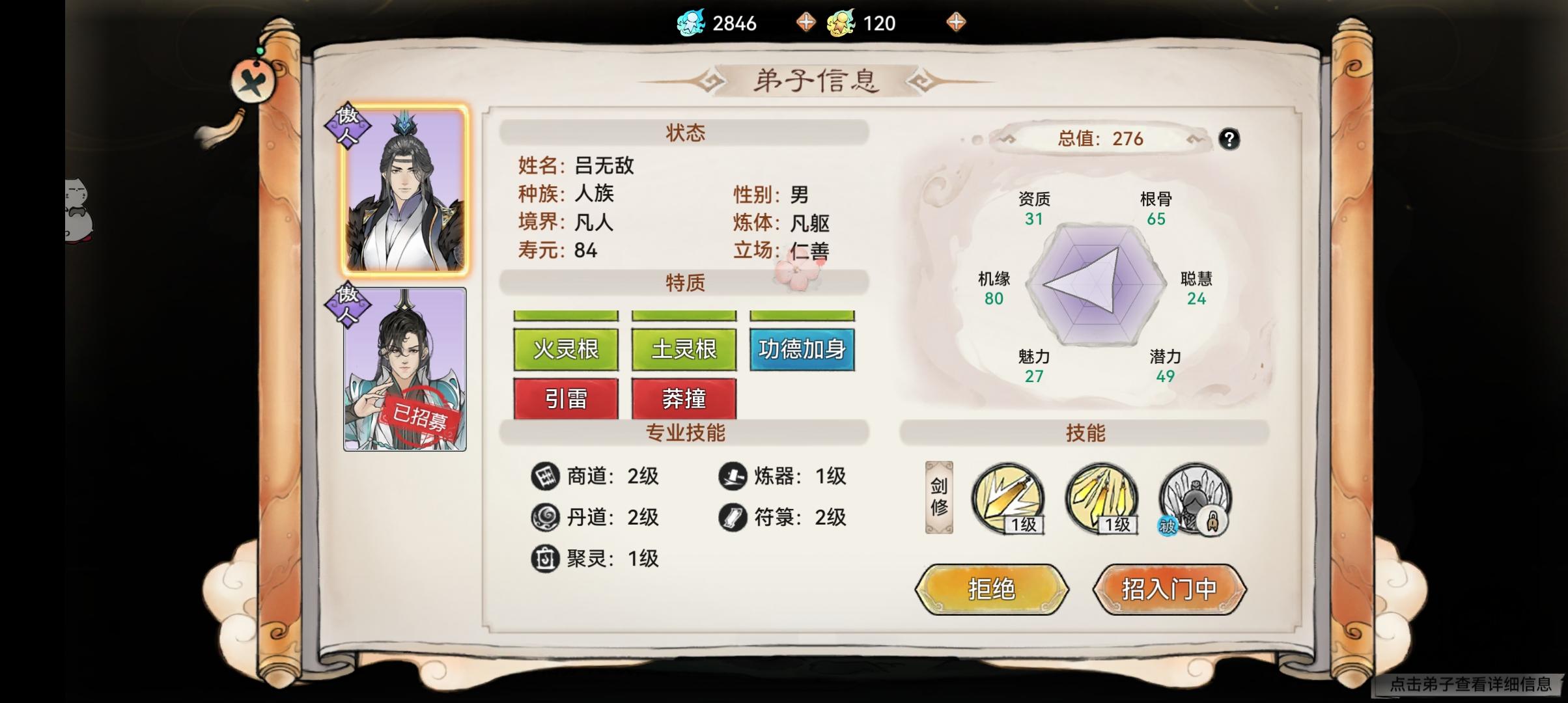This screenshot has height=703, width=1568.
Task: Click the 商道 profession skill icon
Action: coord(546,476)
